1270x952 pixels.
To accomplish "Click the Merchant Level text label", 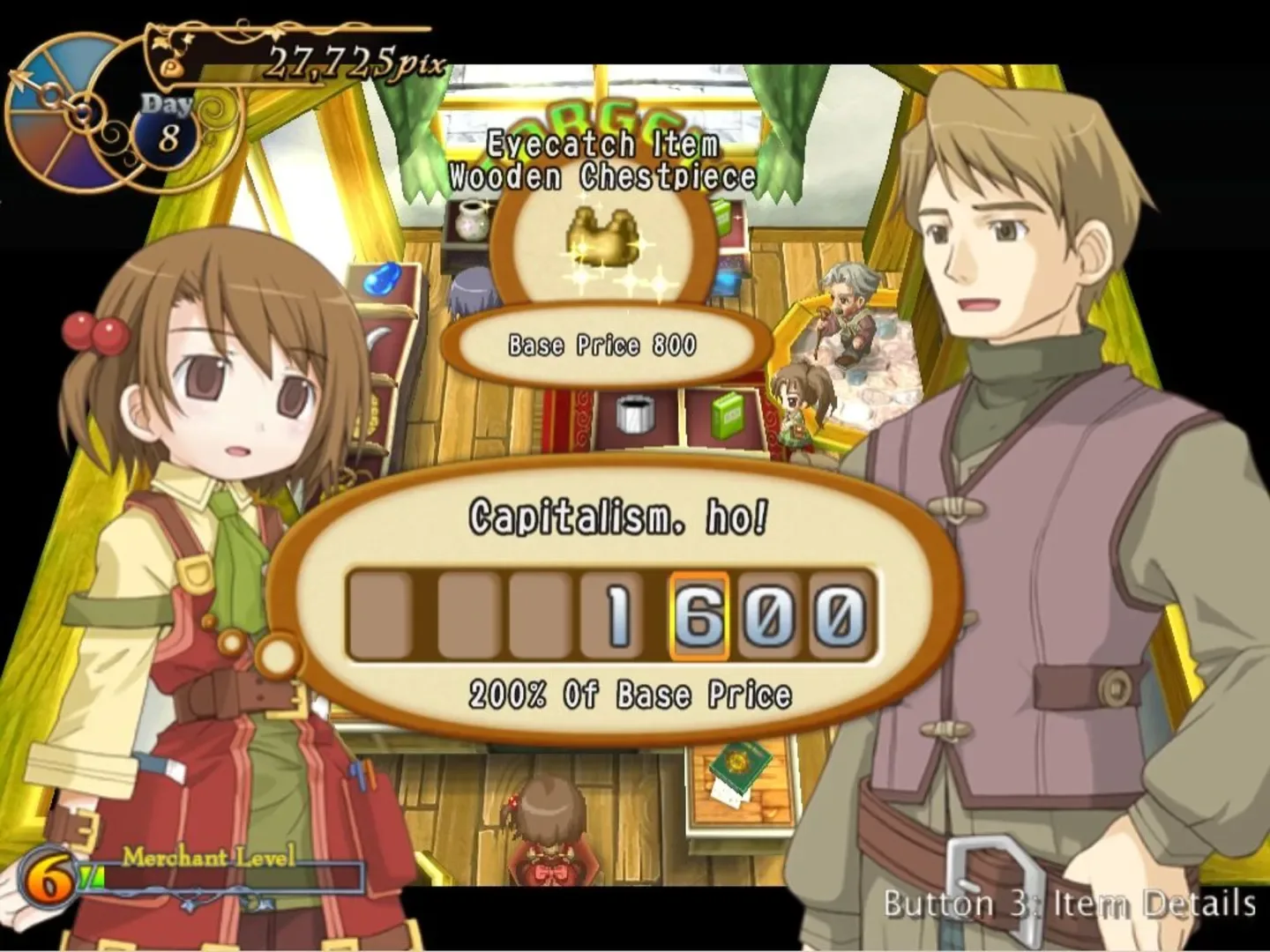I will (207, 857).
